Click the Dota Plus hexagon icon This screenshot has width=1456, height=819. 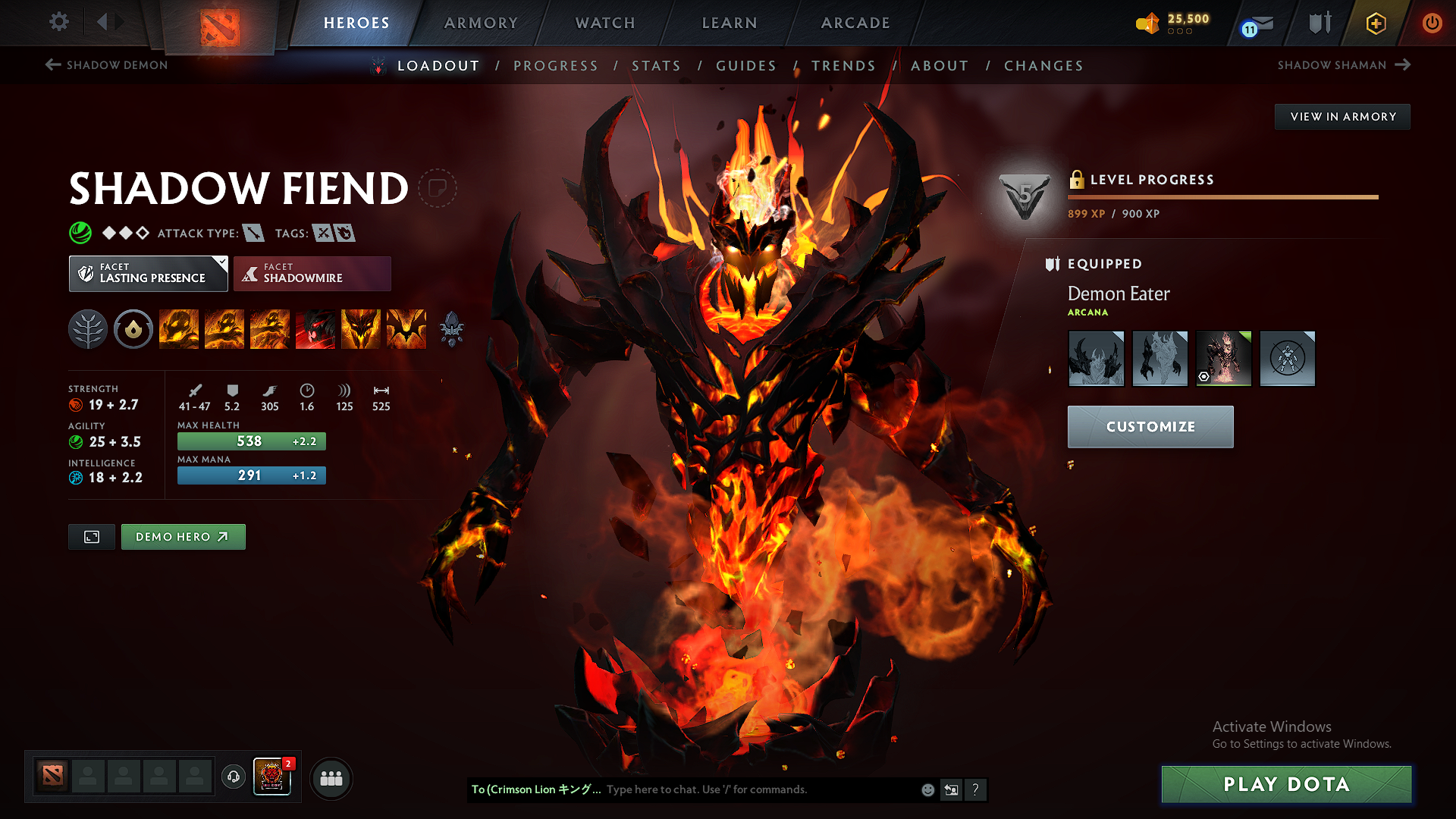coord(1375,23)
